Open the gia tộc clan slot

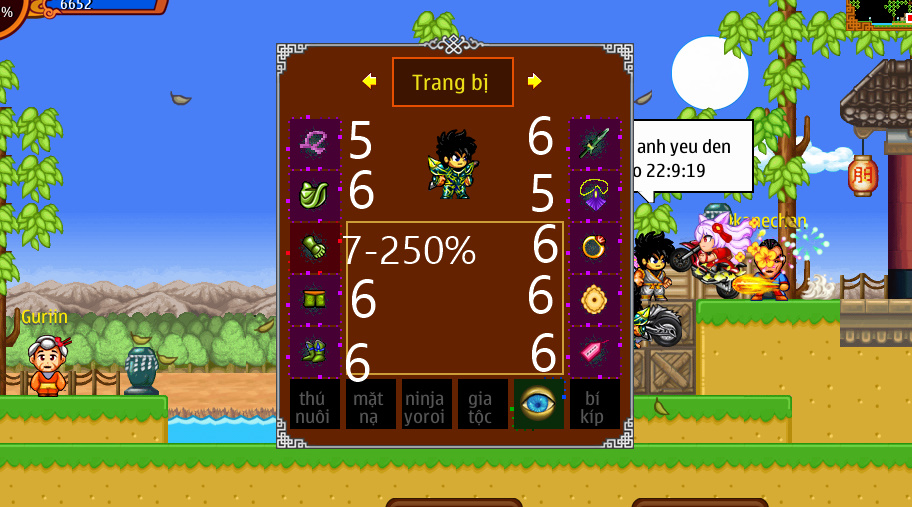click(482, 405)
